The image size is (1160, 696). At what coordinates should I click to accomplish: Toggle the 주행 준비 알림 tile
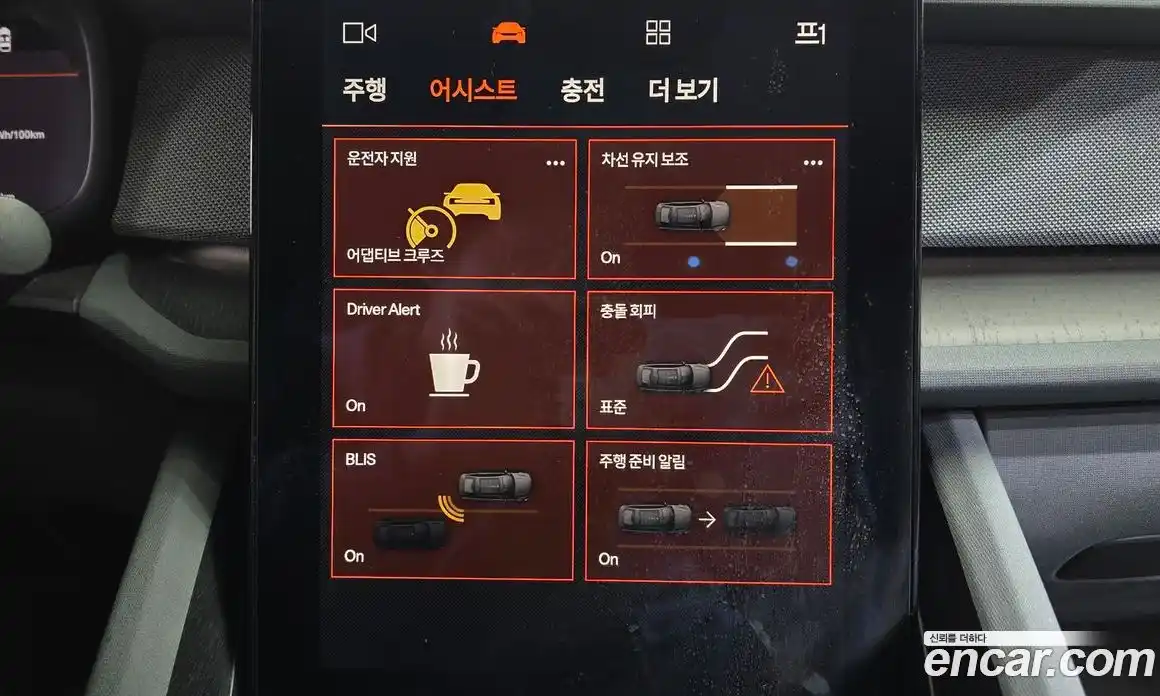point(709,513)
